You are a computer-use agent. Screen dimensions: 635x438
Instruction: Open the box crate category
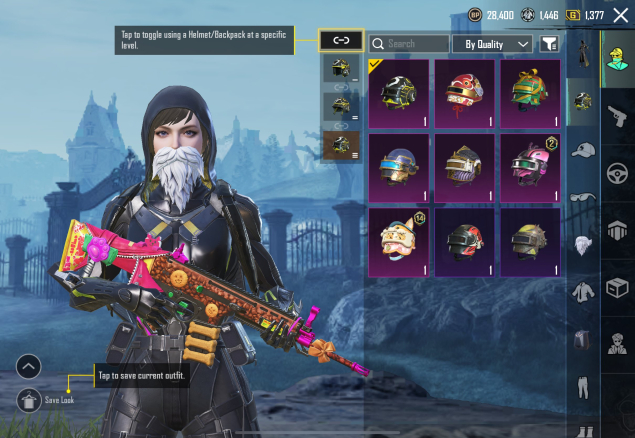click(x=617, y=286)
